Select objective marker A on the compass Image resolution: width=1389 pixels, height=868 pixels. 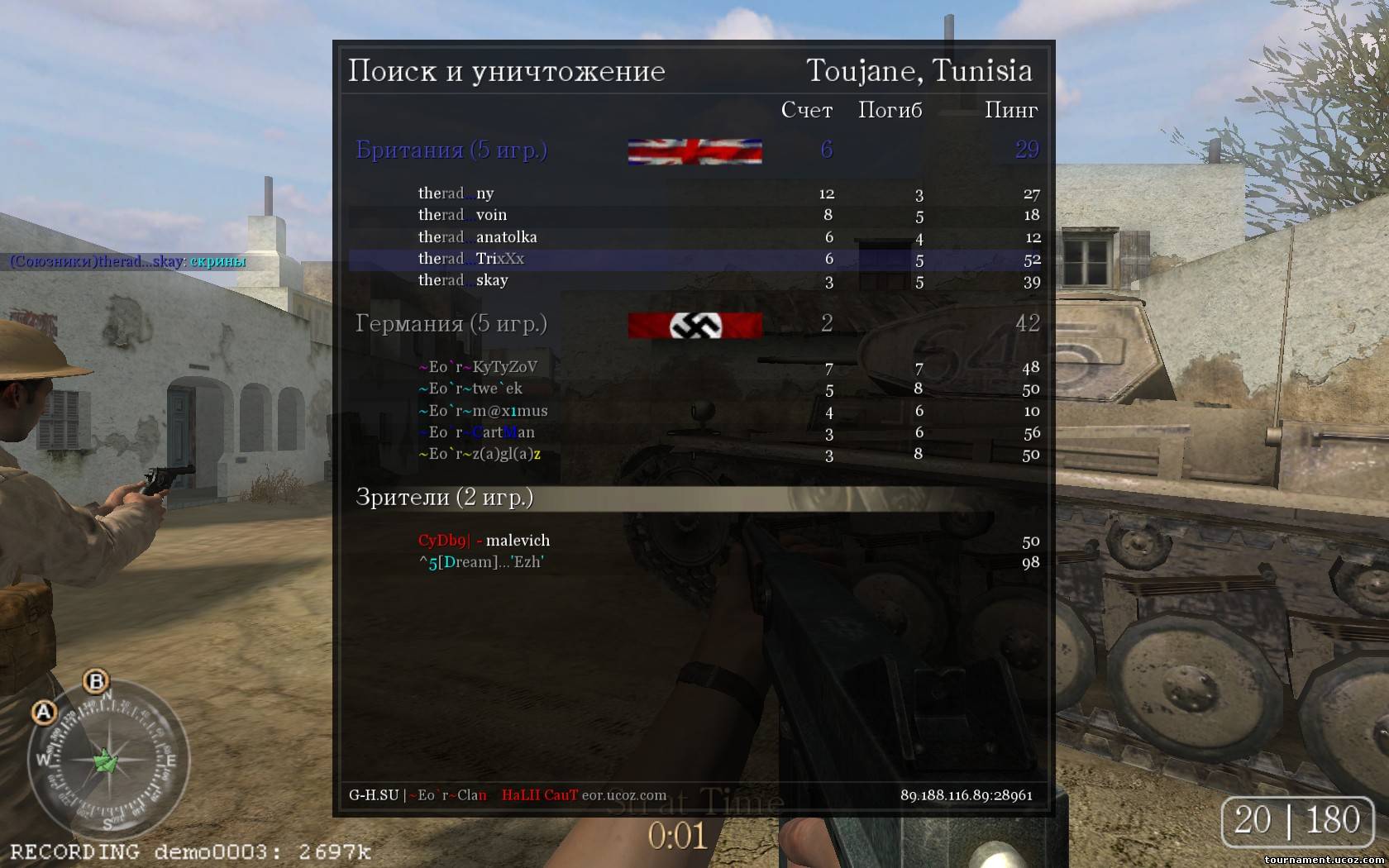44,712
